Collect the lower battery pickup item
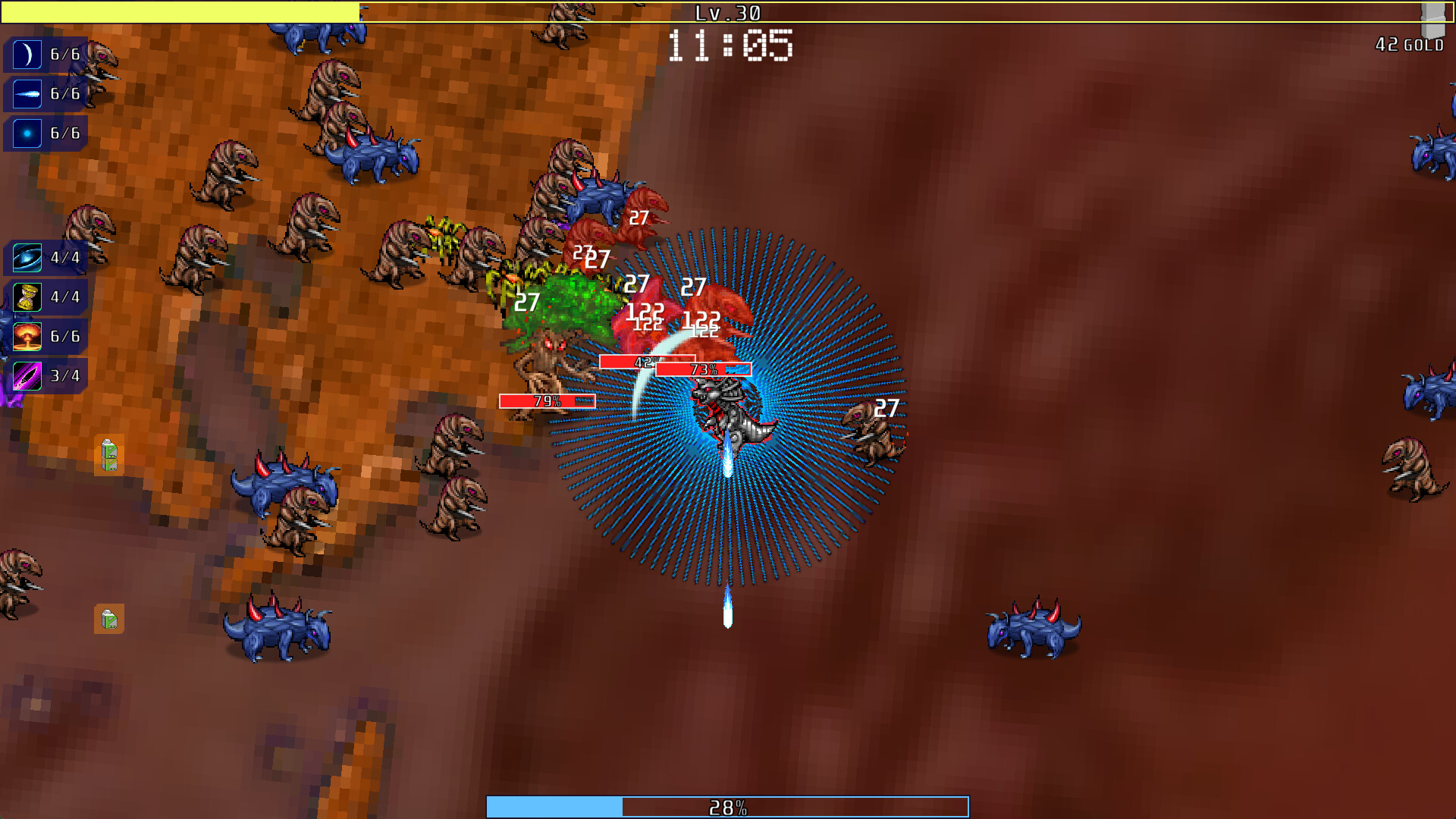 [x=108, y=620]
